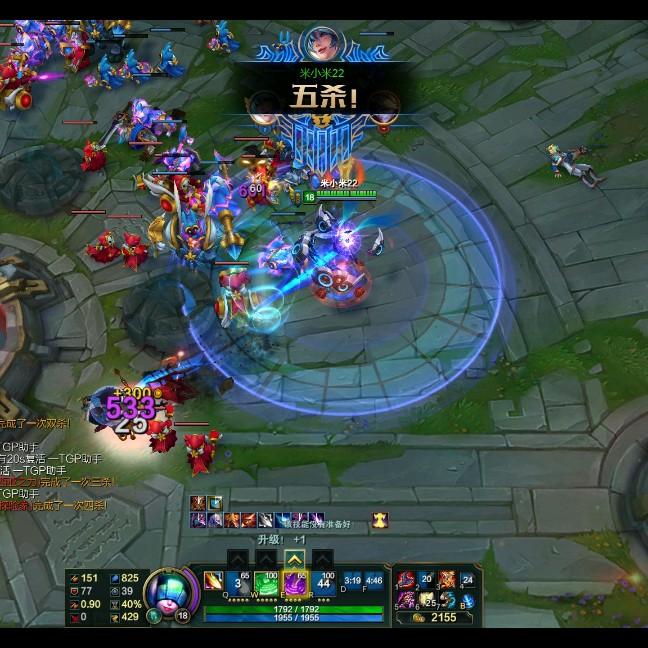Select the boots item in slot 7
The image size is (648, 648).
pos(447,599)
